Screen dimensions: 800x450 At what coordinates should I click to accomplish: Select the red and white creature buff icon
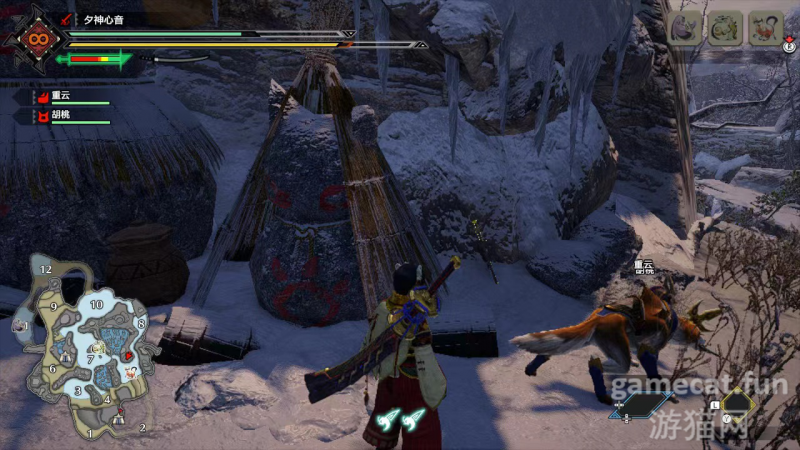coord(766,29)
